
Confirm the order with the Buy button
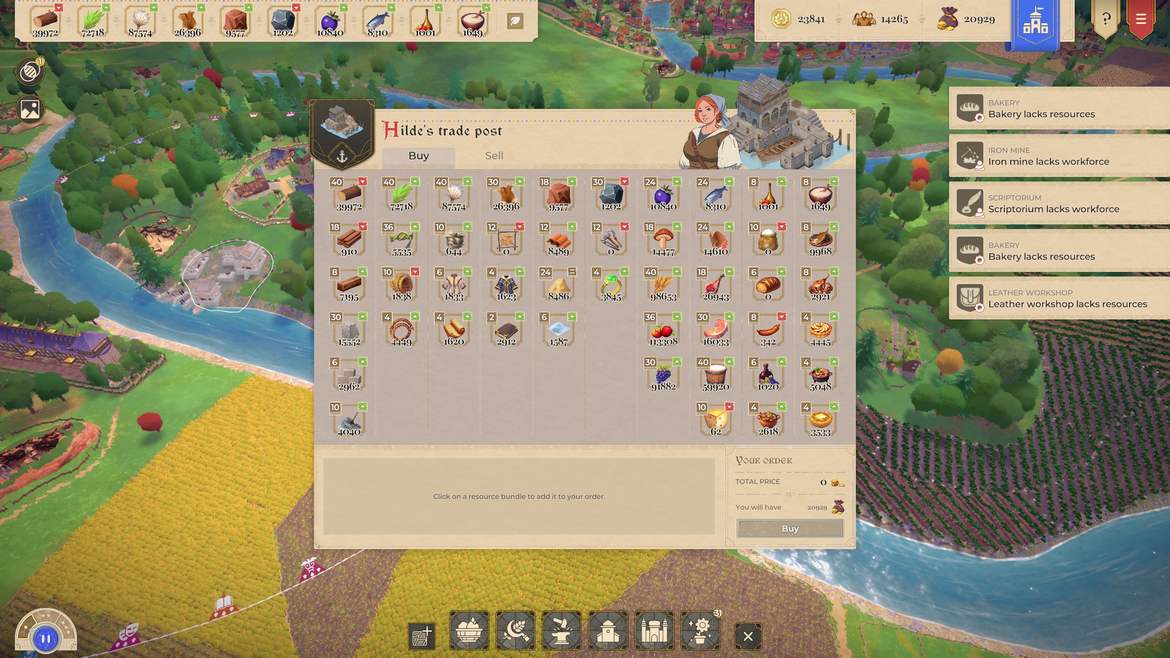(790, 528)
